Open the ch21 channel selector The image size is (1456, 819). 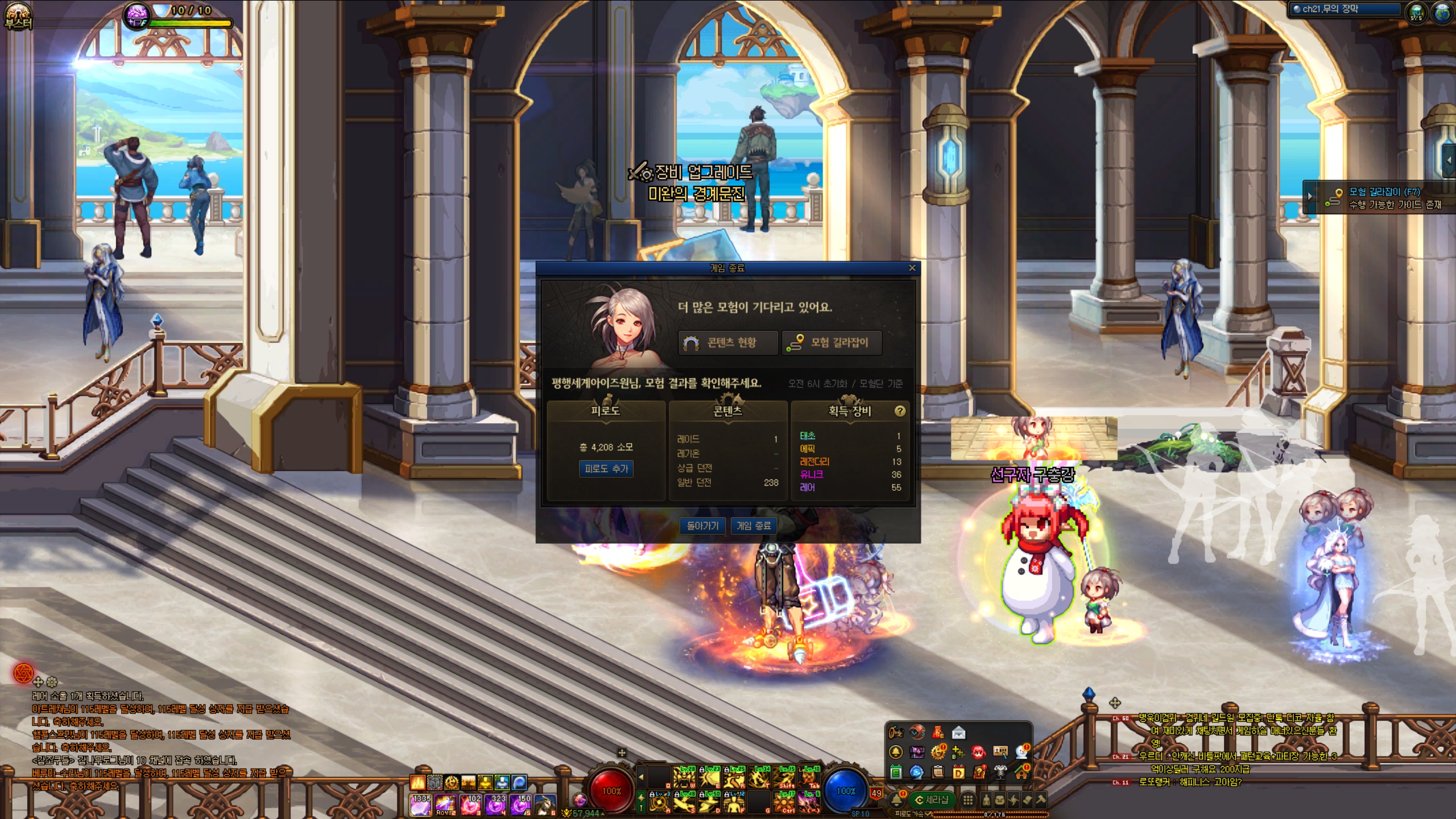pyautogui.click(x=1346, y=9)
